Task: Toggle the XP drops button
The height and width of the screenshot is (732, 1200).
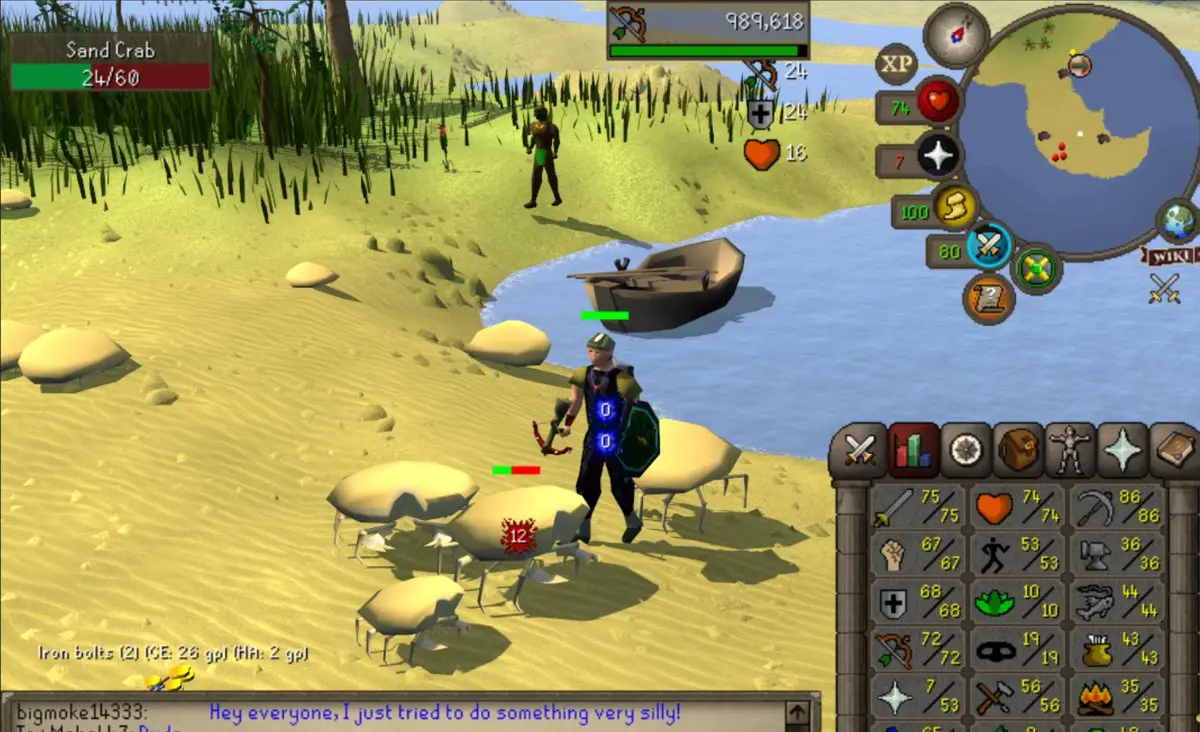Action: 896,65
